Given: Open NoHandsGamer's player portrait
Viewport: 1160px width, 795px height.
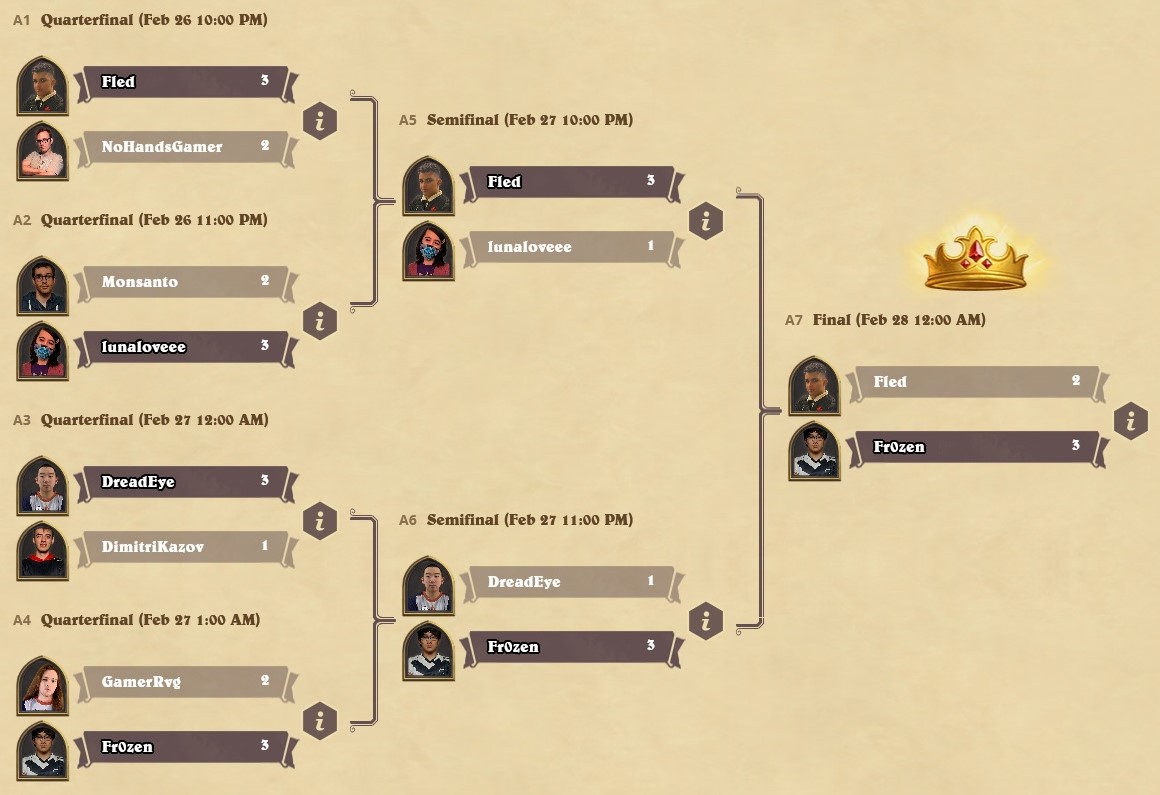Looking at the screenshot, I should click(x=43, y=151).
